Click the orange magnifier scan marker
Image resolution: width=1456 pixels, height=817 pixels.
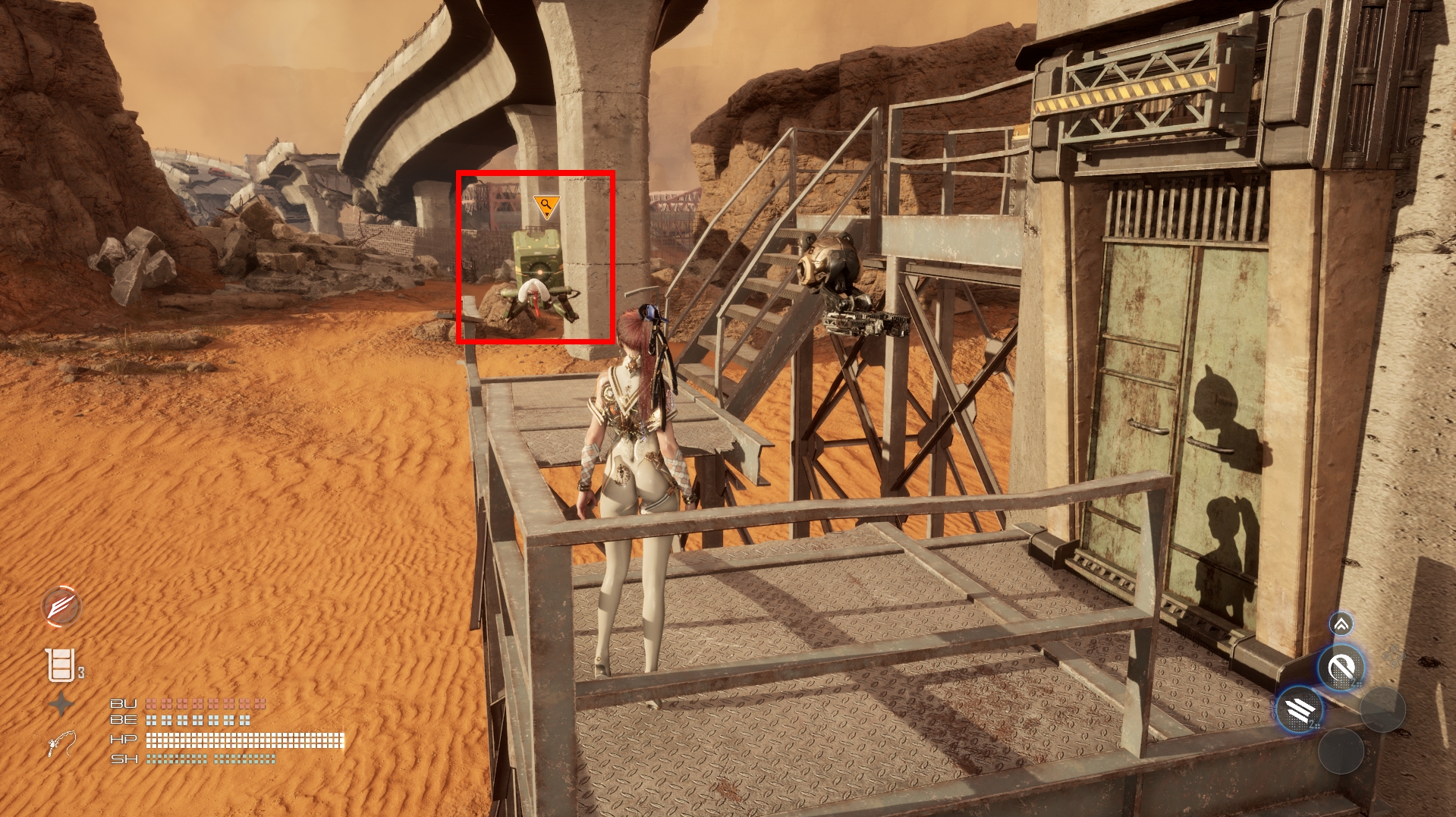click(546, 206)
